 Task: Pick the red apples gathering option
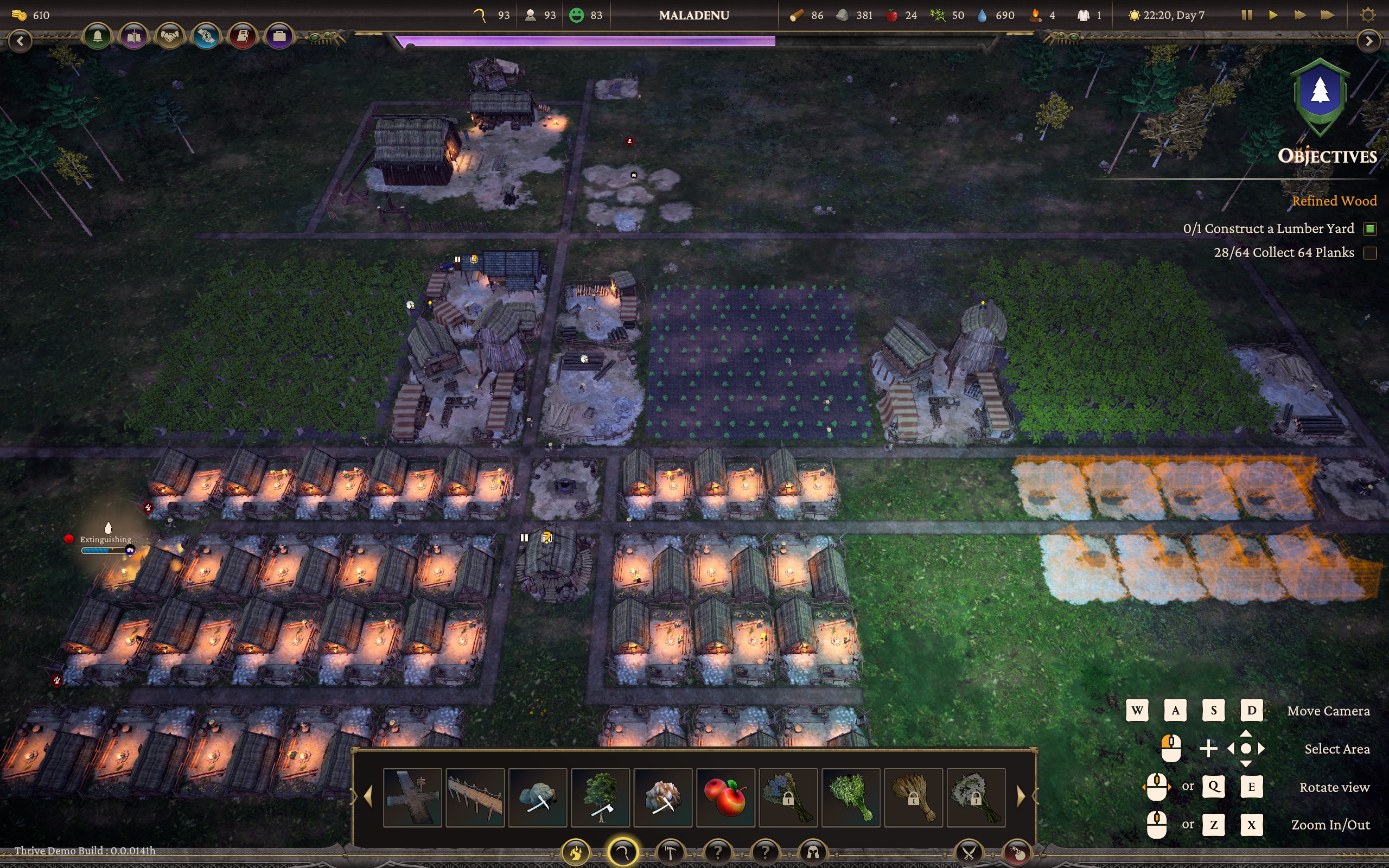click(x=725, y=797)
